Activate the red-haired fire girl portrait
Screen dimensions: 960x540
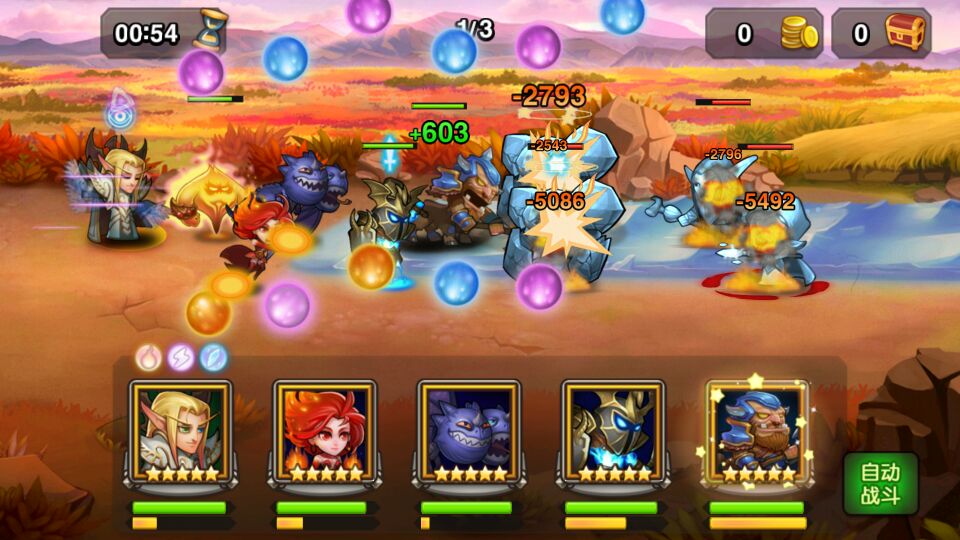(x=325, y=430)
